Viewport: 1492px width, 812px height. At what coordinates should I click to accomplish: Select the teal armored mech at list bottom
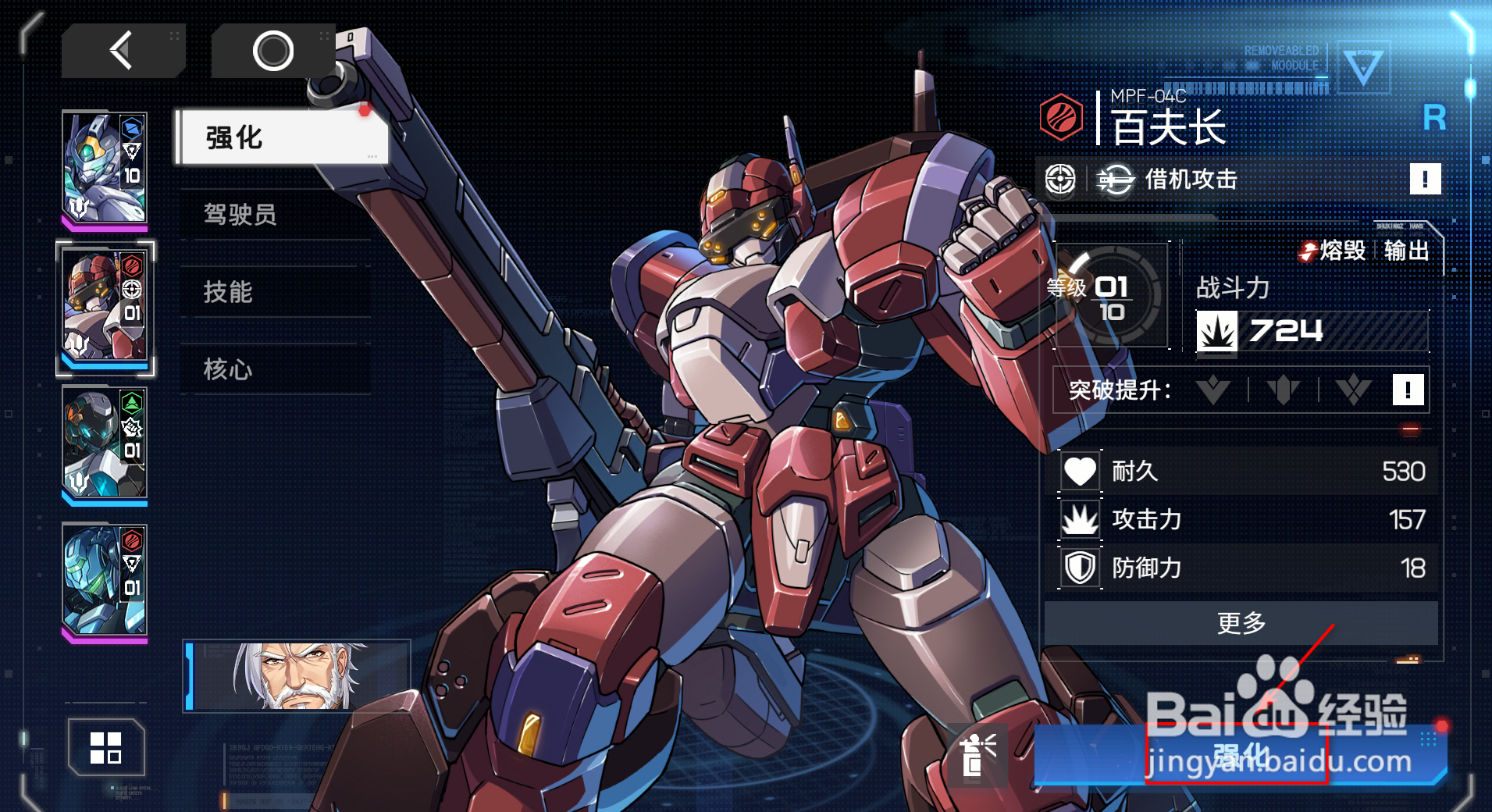pos(105,581)
